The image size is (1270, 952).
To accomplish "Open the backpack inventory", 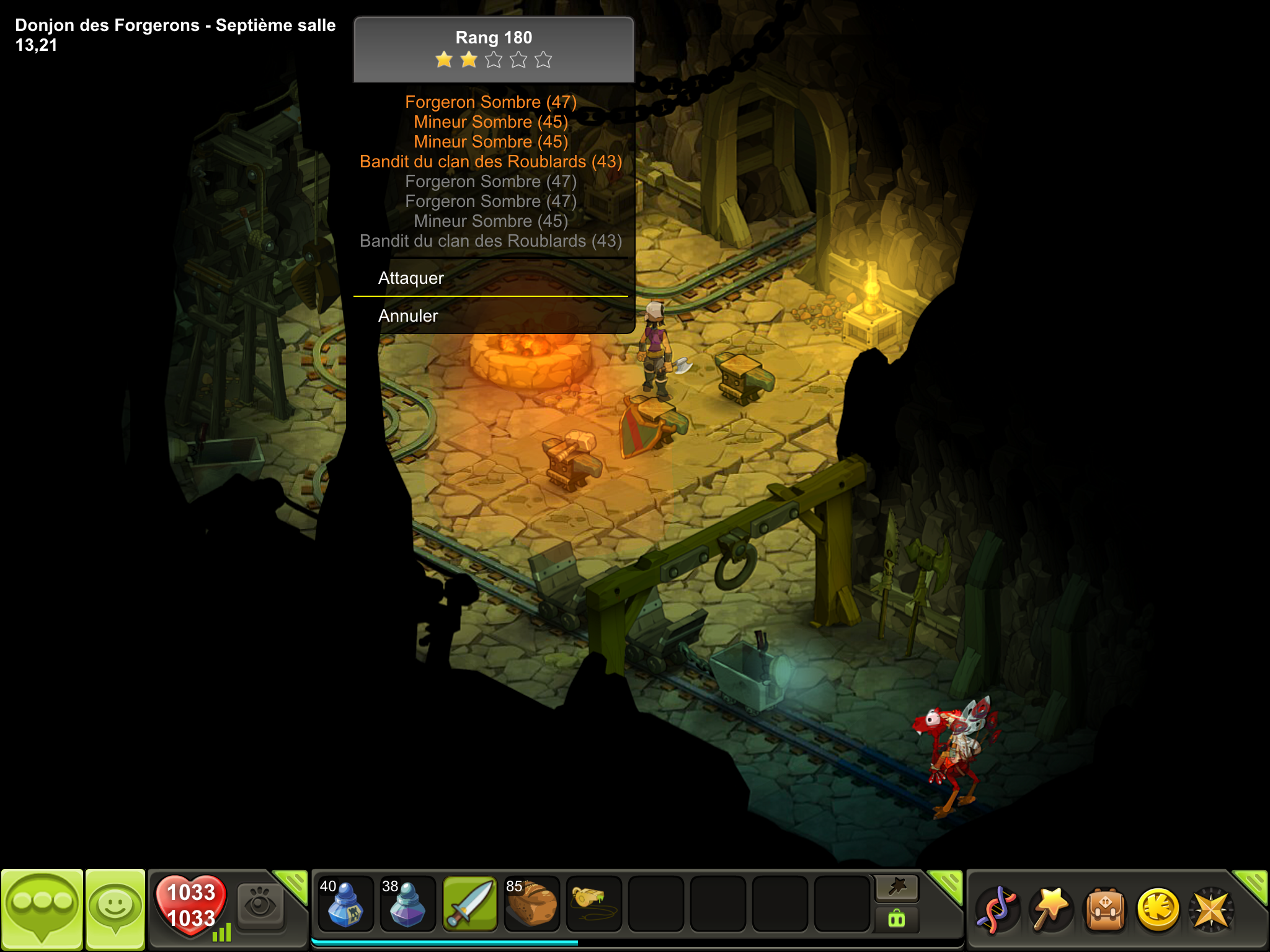I will 1105,909.
